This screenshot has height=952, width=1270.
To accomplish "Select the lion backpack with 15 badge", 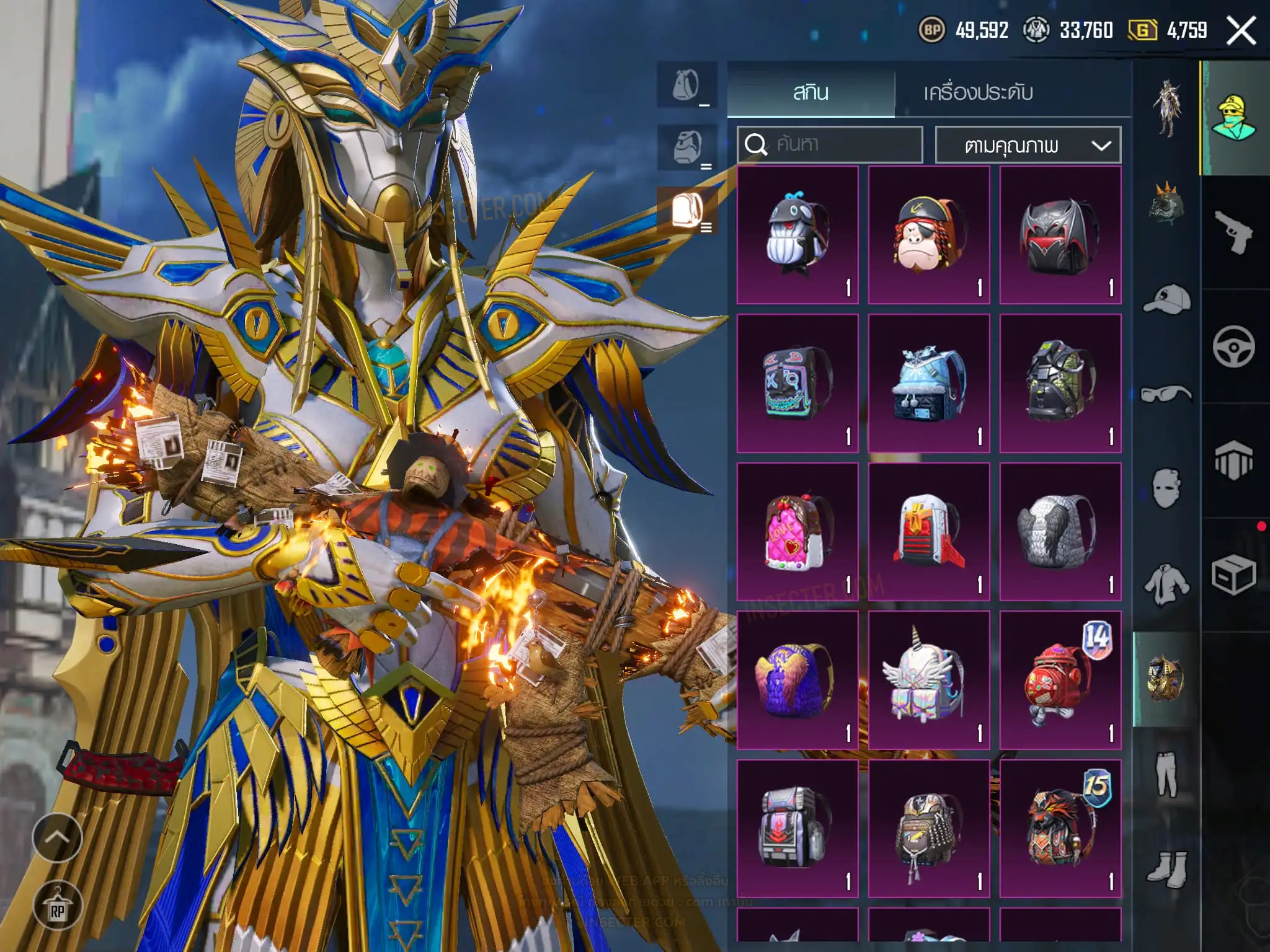I will (x=1060, y=829).
